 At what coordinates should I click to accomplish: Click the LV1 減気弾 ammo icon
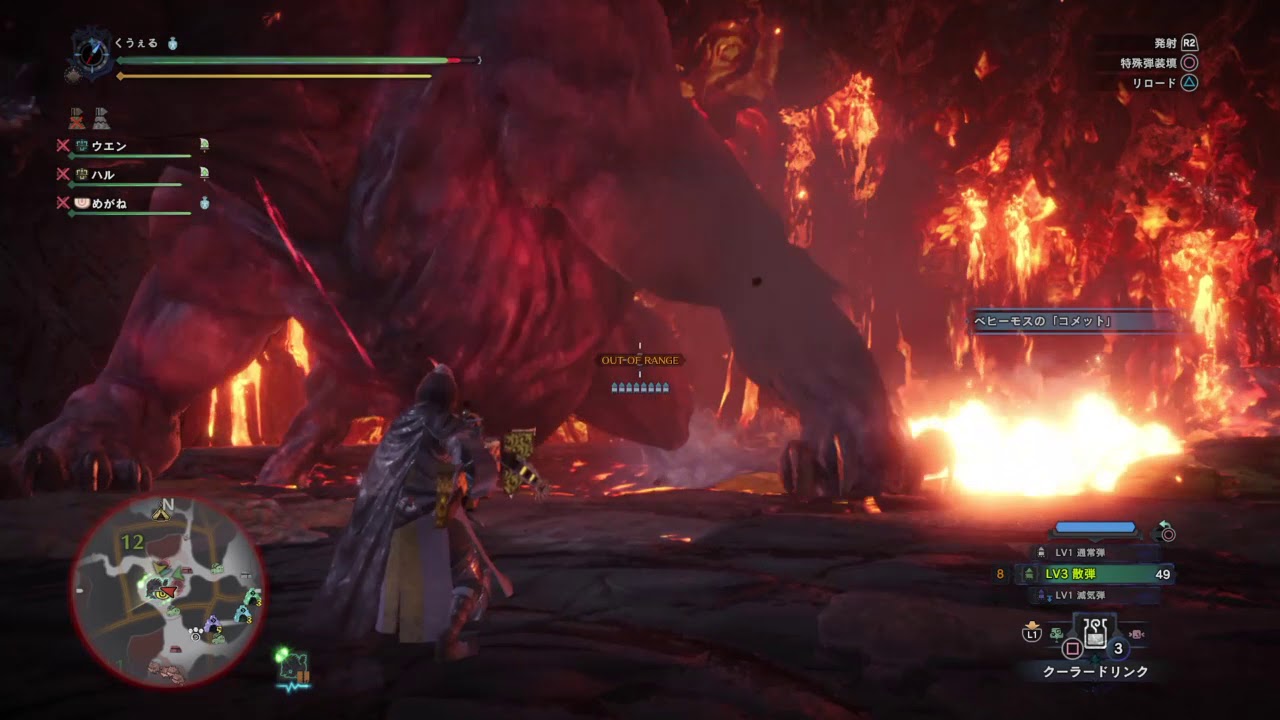pyautogui.click(x=1041, y=594)
